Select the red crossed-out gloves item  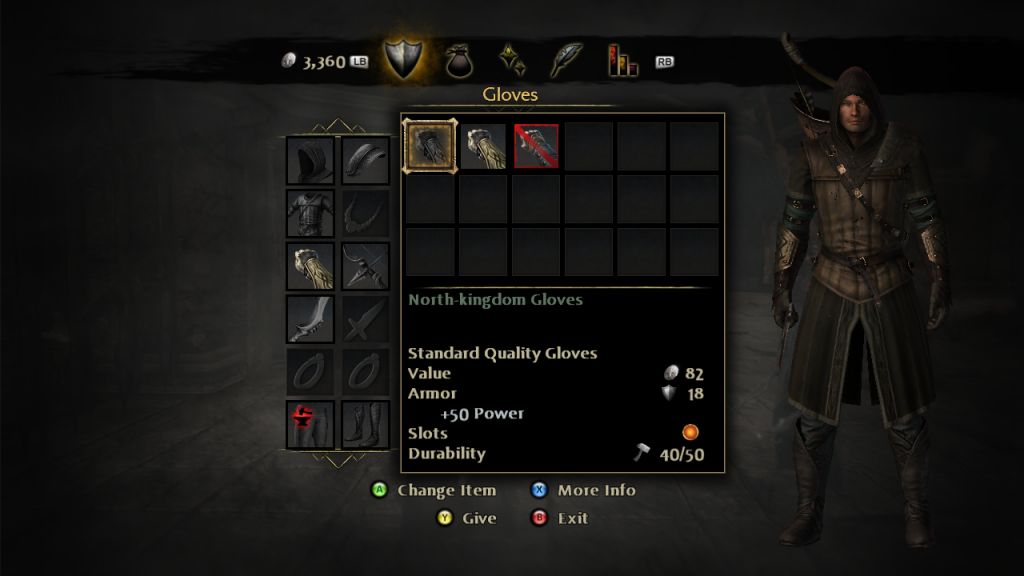[536, 146]
